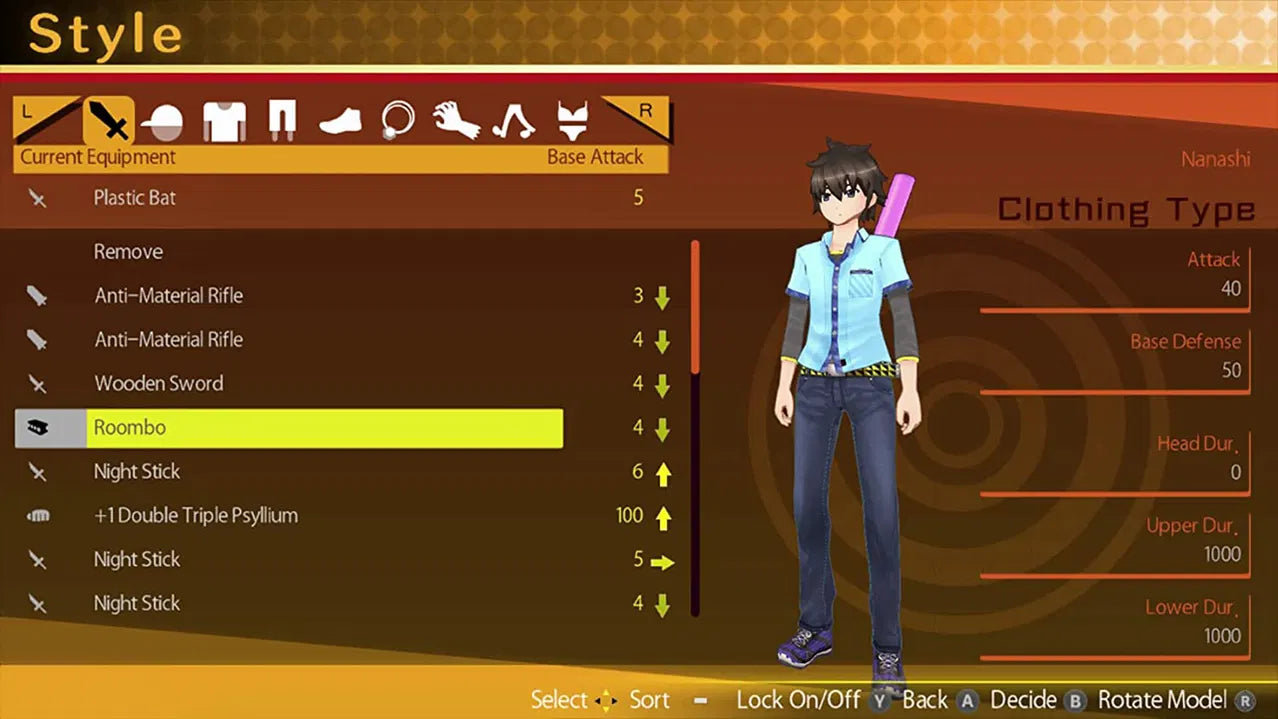This screenshot has height=719, width=1278.
Task: Click the weapon list scrollbar
Action: pyautogui.click(x=695, y=430)
